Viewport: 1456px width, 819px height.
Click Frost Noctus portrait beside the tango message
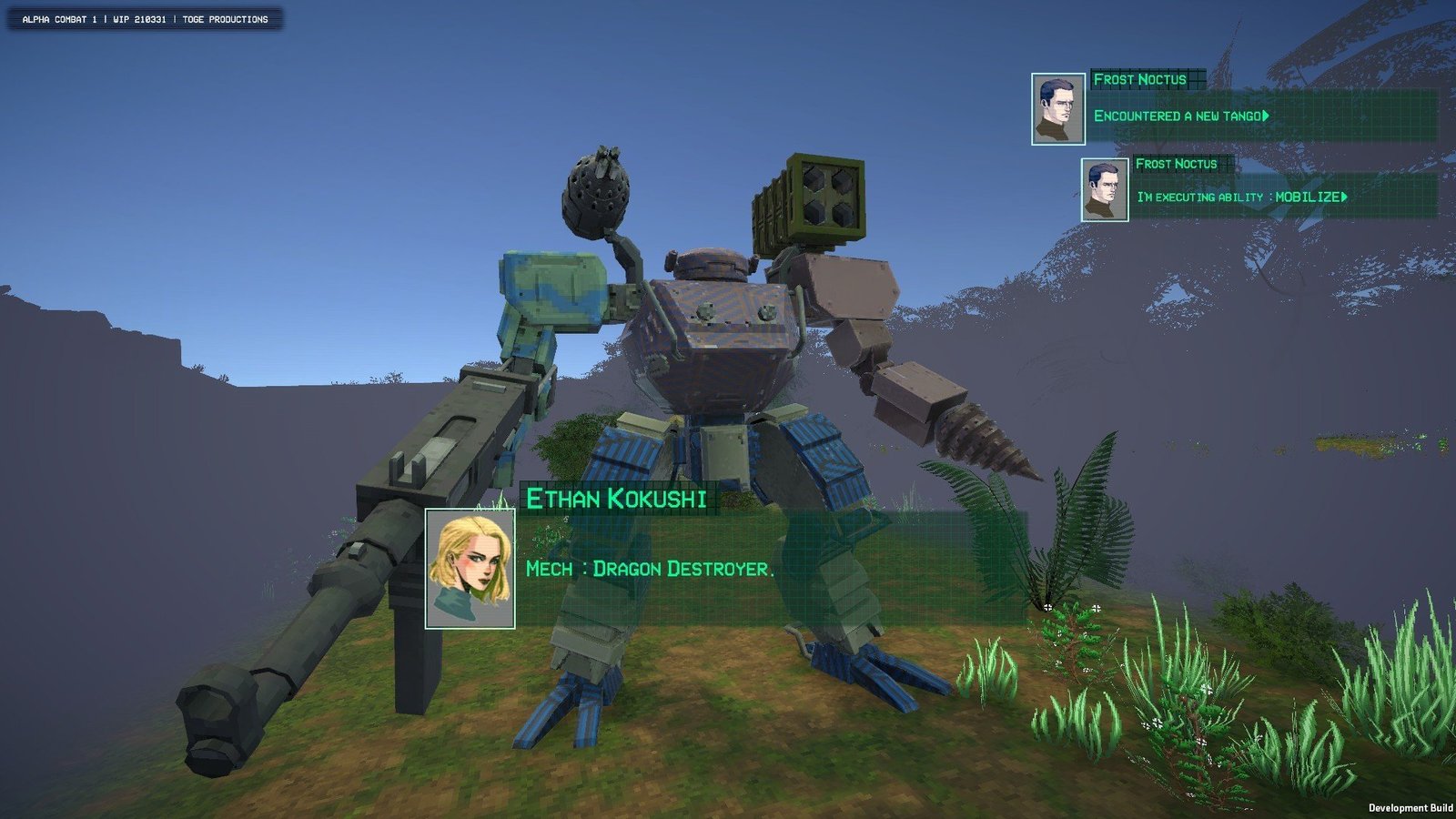[1058, 109]
